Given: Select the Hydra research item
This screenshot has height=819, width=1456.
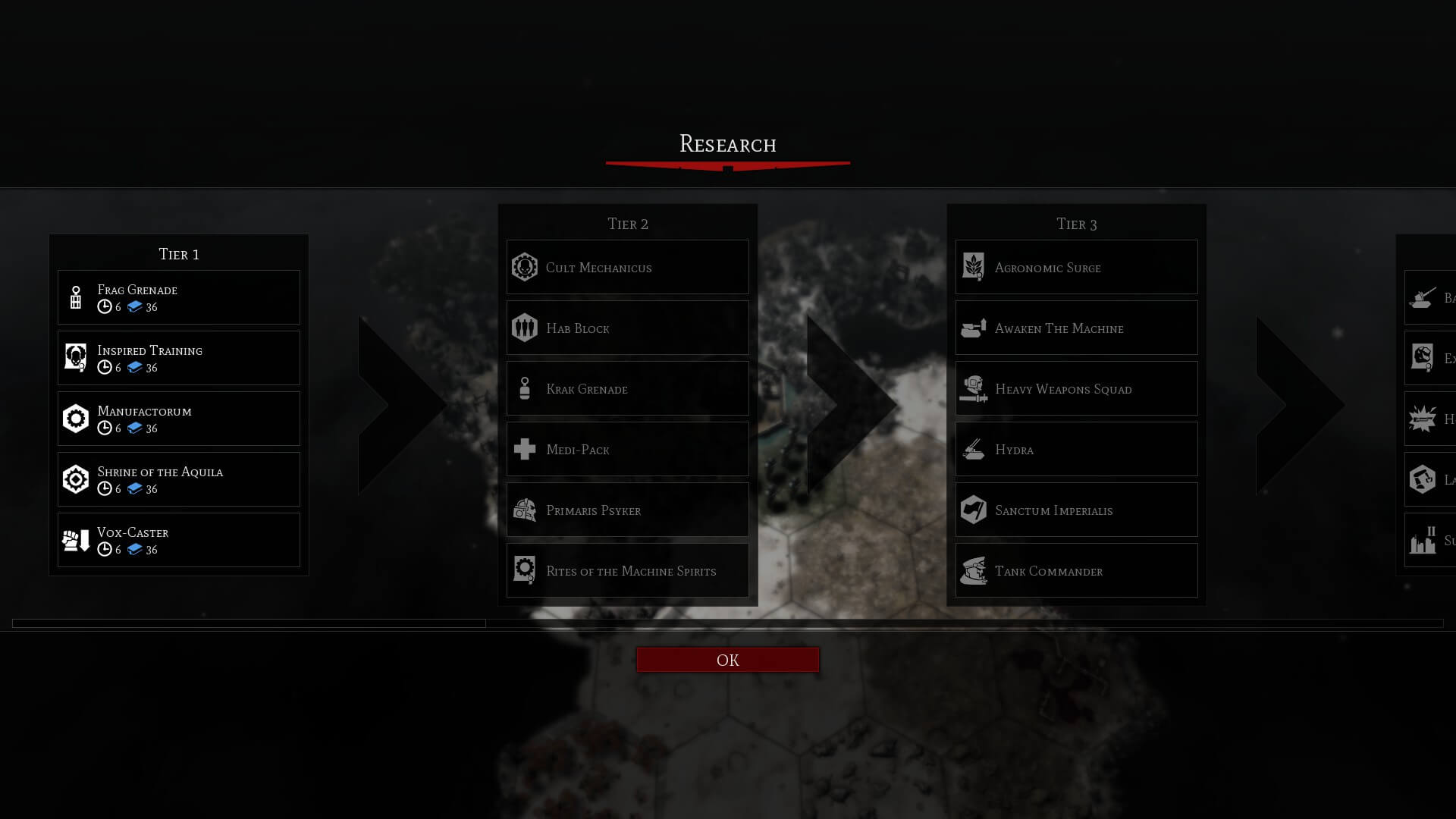Looking at the screenshot, I should coord(1076,449).
